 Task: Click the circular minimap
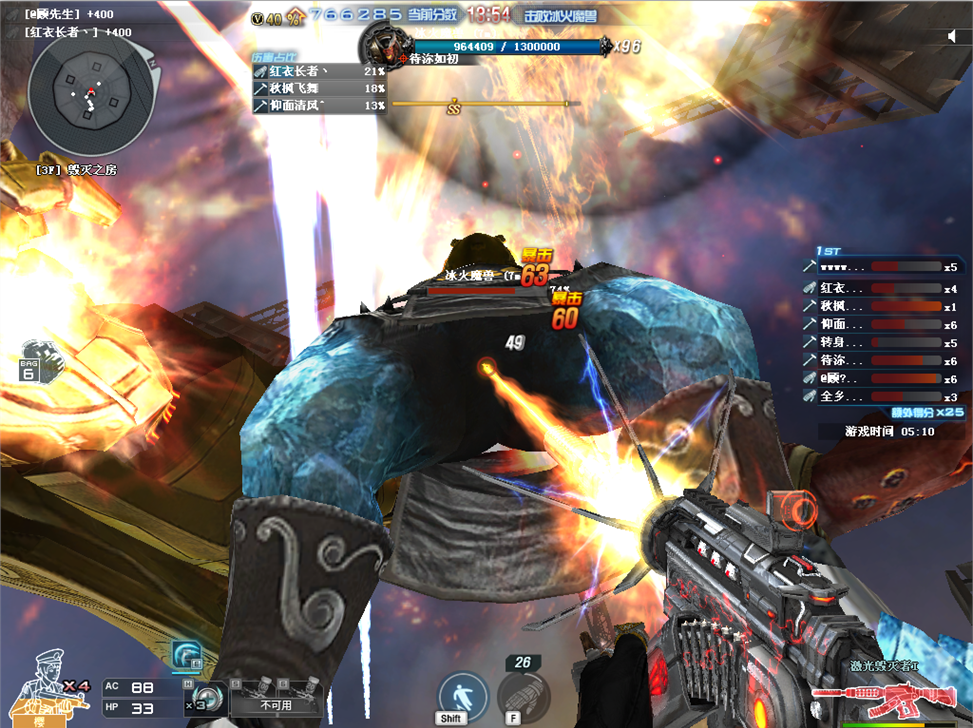coord(90,97)
